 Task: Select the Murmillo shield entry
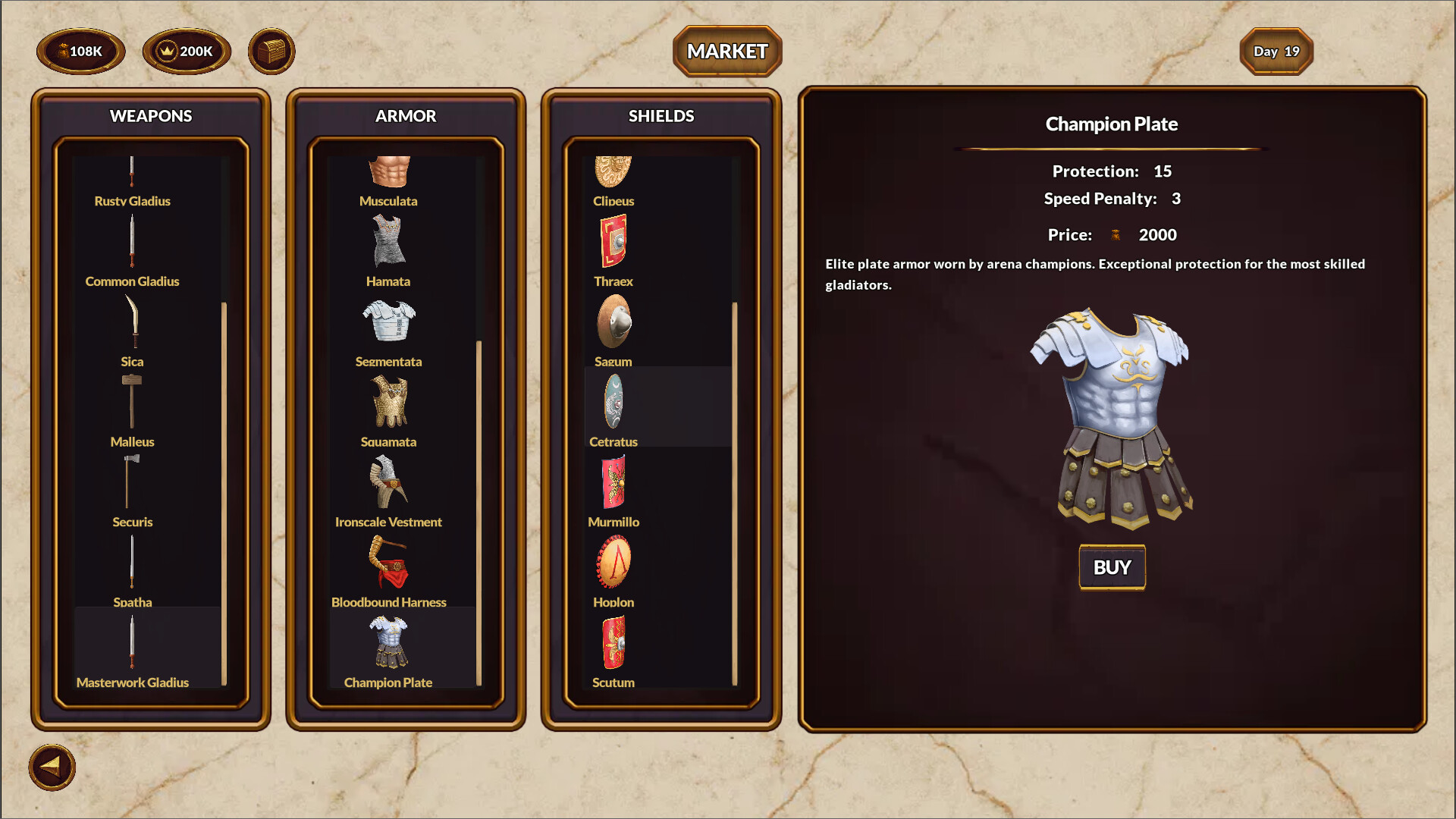(x=614, y=482)
